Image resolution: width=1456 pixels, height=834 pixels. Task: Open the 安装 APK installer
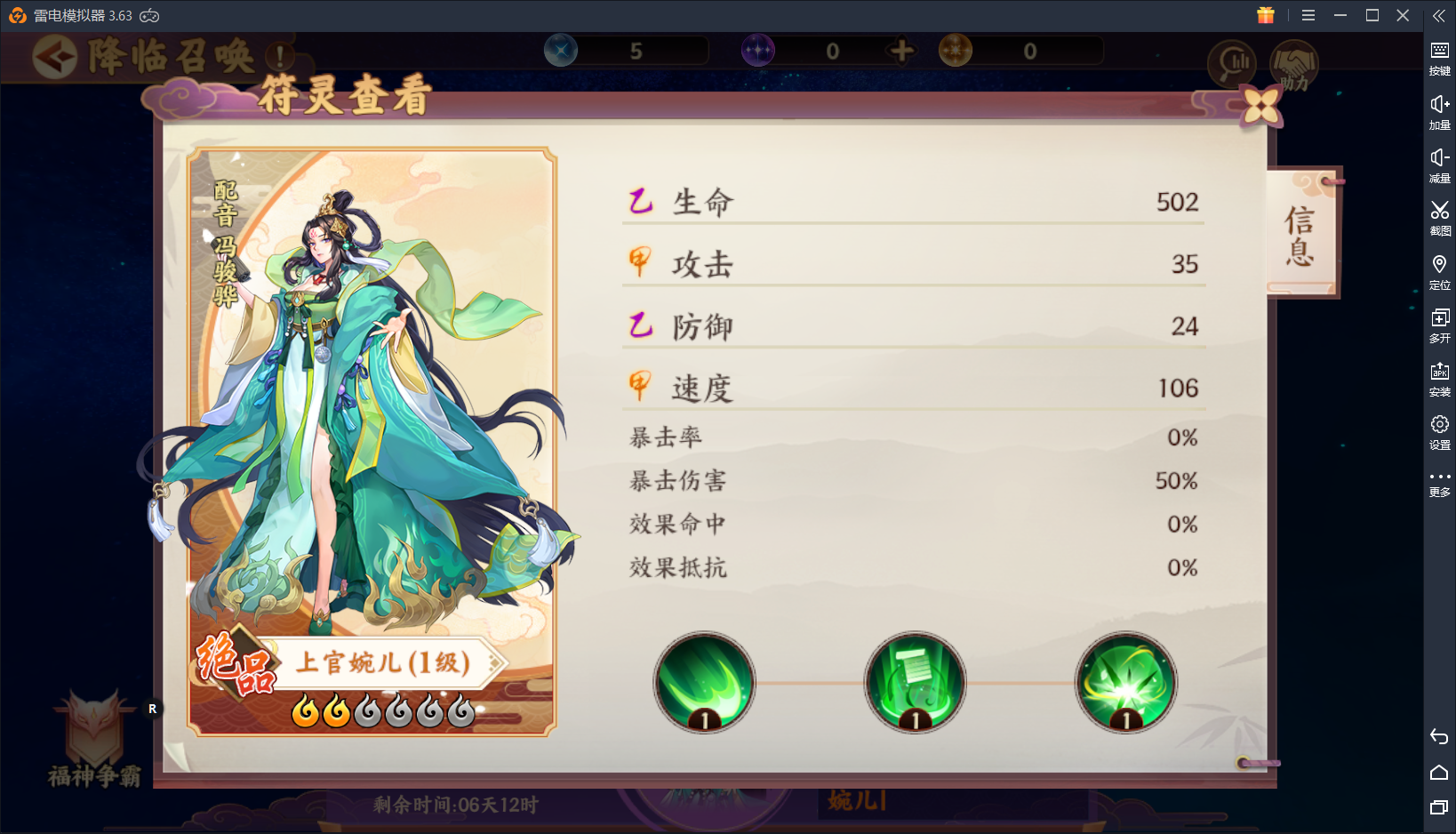[1440, 378]
